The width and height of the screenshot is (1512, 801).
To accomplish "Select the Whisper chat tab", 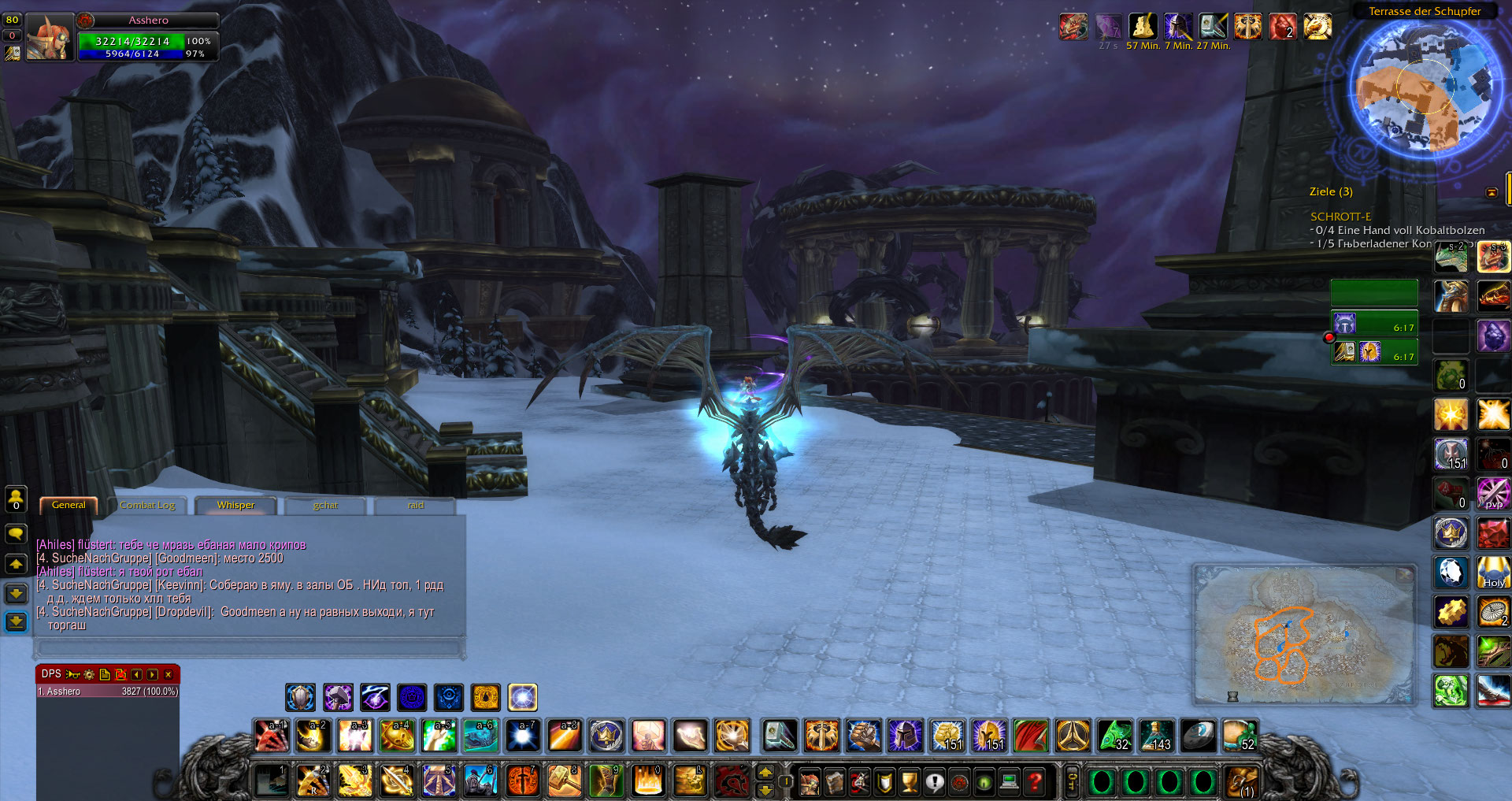I will click(x=235, y=506).
